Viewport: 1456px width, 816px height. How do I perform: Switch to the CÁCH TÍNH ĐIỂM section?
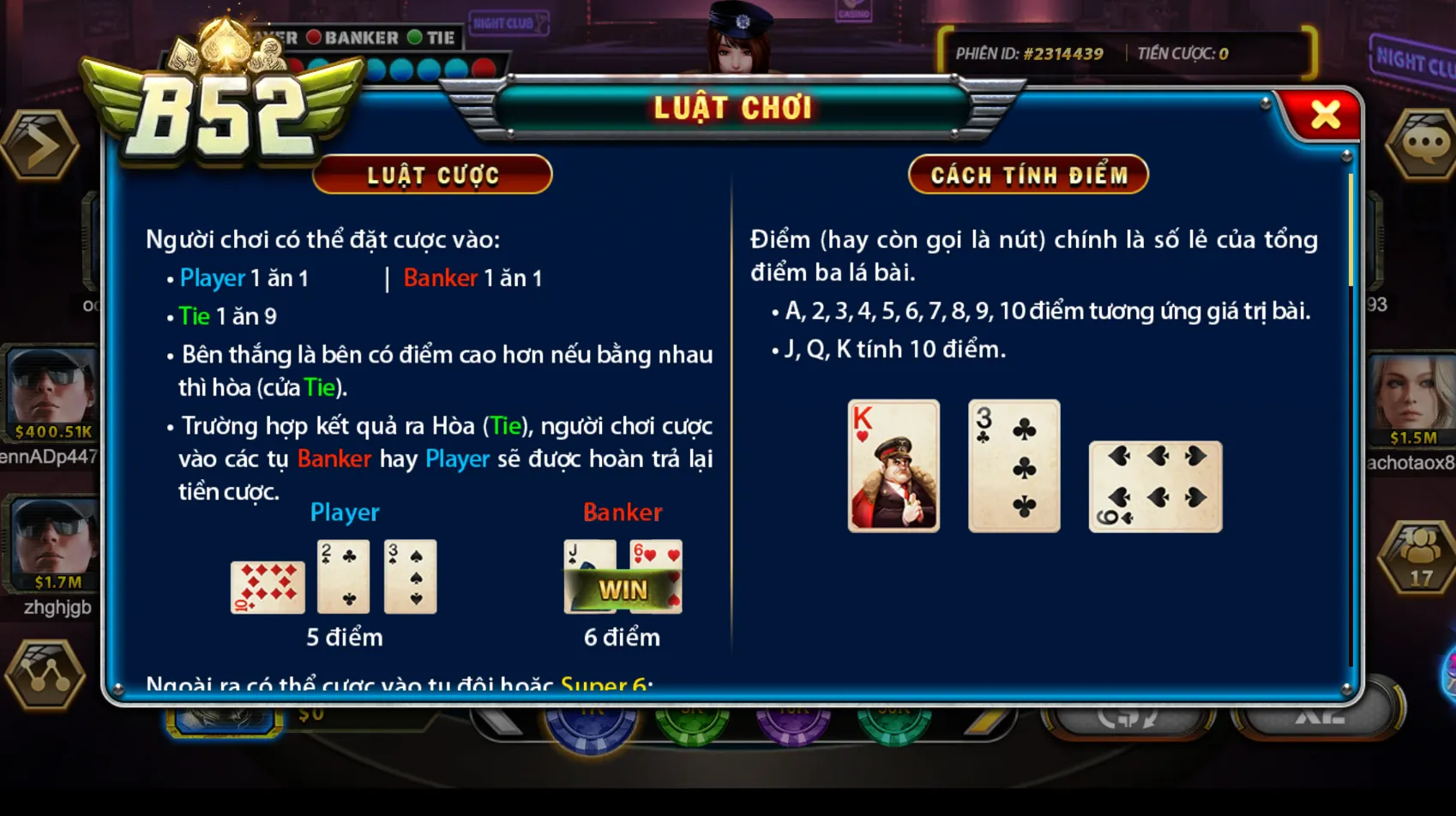[x=1028, y=174]
